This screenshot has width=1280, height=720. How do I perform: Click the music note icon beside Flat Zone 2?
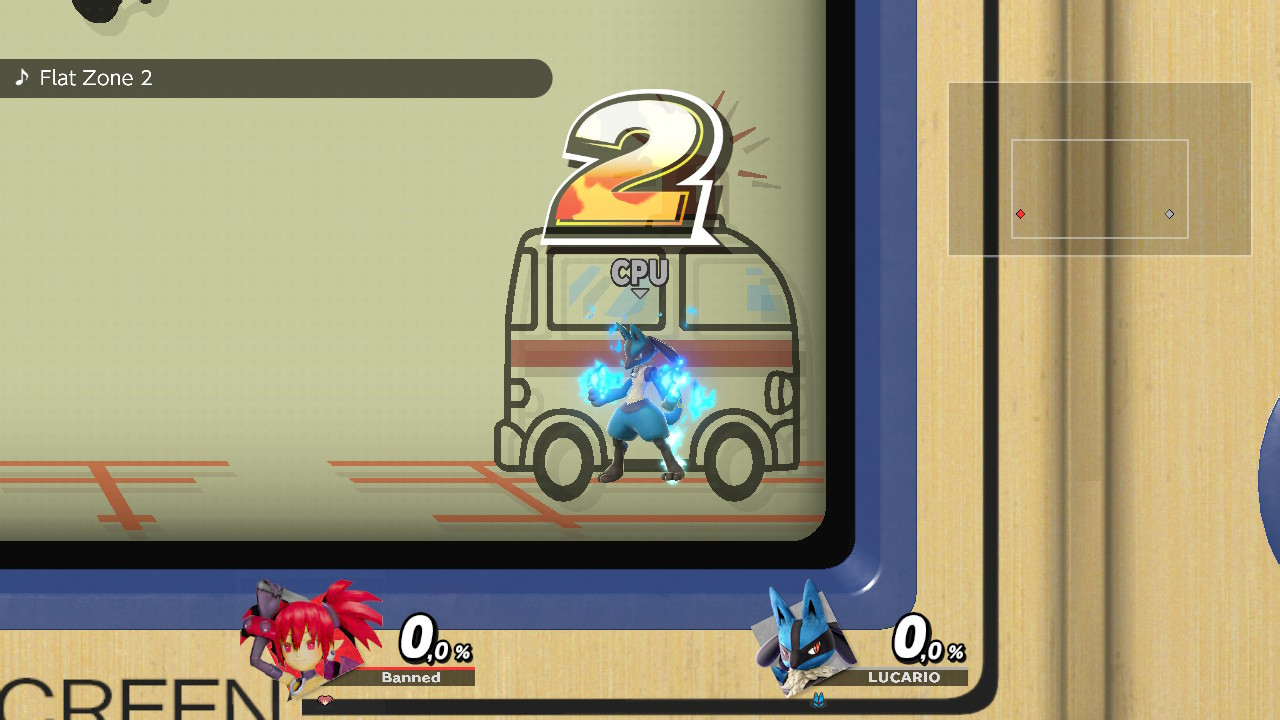[22, 77]
